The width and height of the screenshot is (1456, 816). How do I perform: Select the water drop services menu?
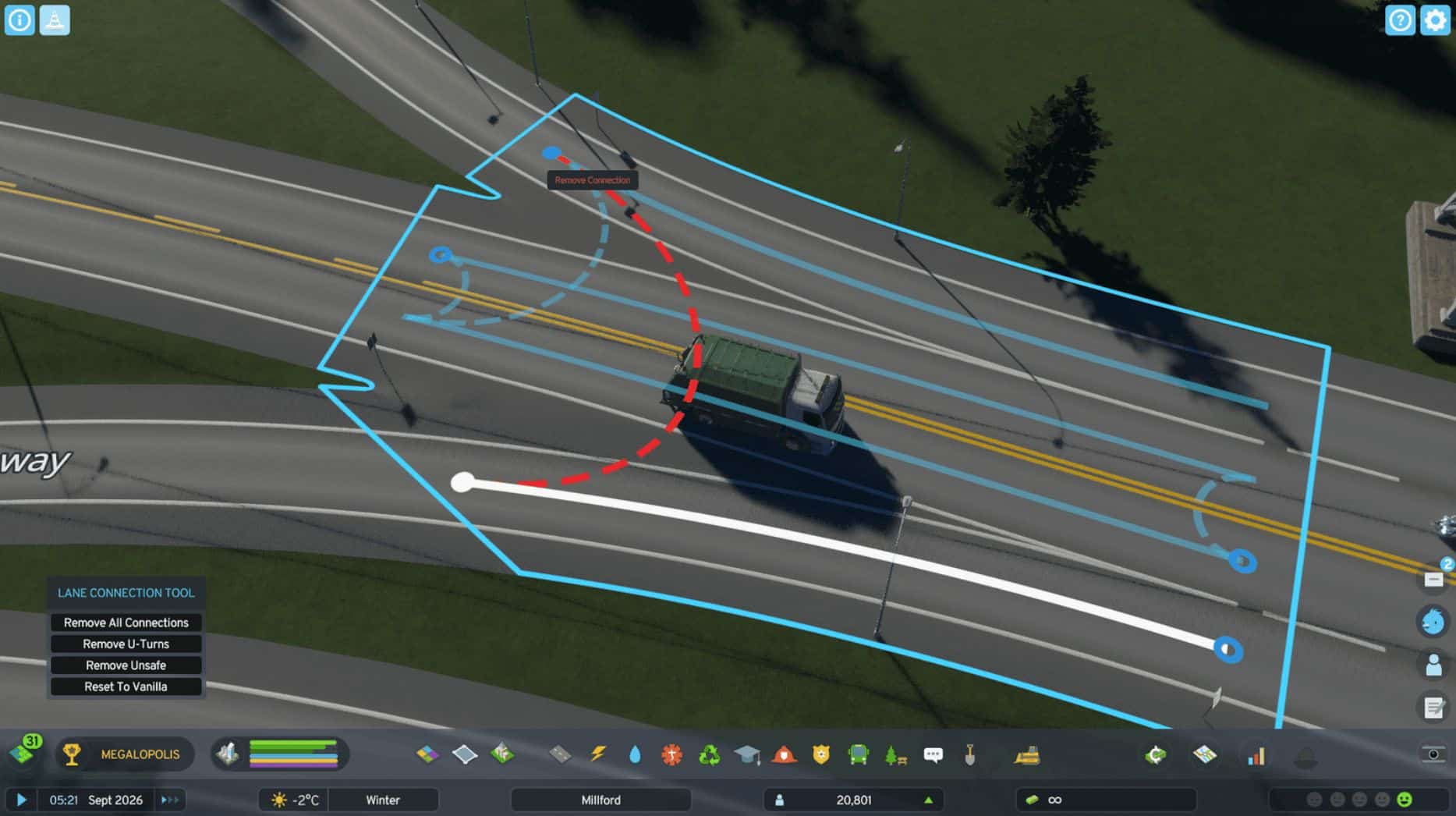635,754
